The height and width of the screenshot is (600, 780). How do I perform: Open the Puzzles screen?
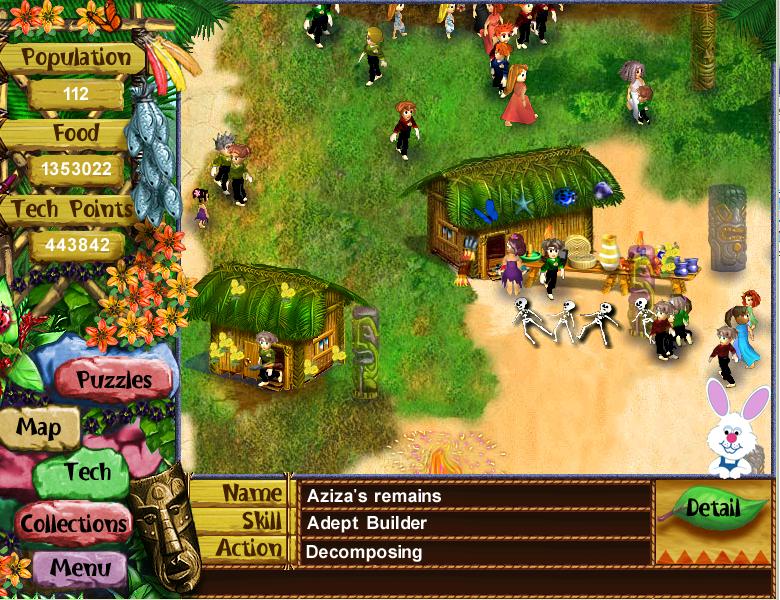114,380
